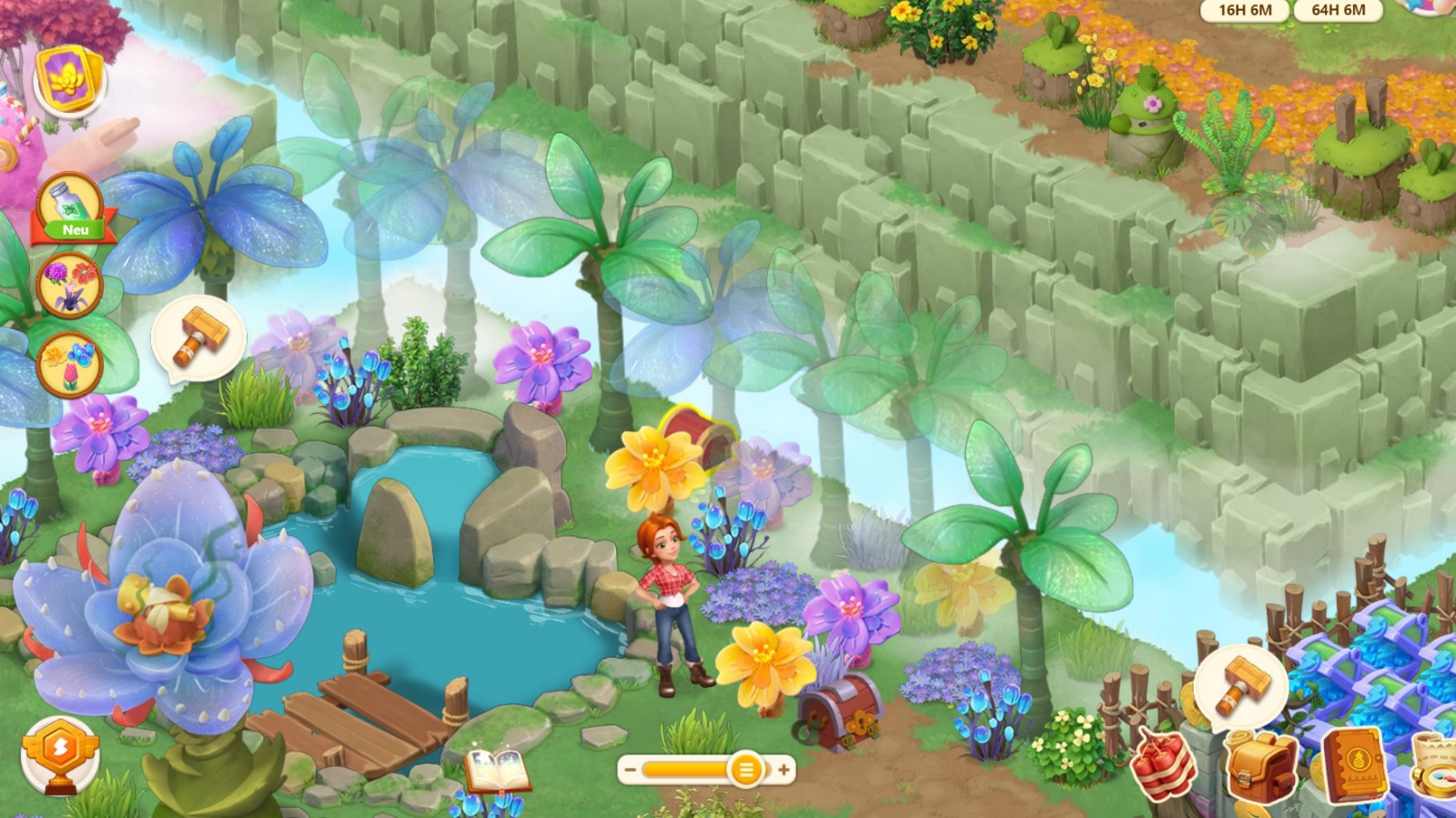This screenshot has height=818, width=1456.
Task: Open the orange trophy league badge
Action: coord(60,752)
